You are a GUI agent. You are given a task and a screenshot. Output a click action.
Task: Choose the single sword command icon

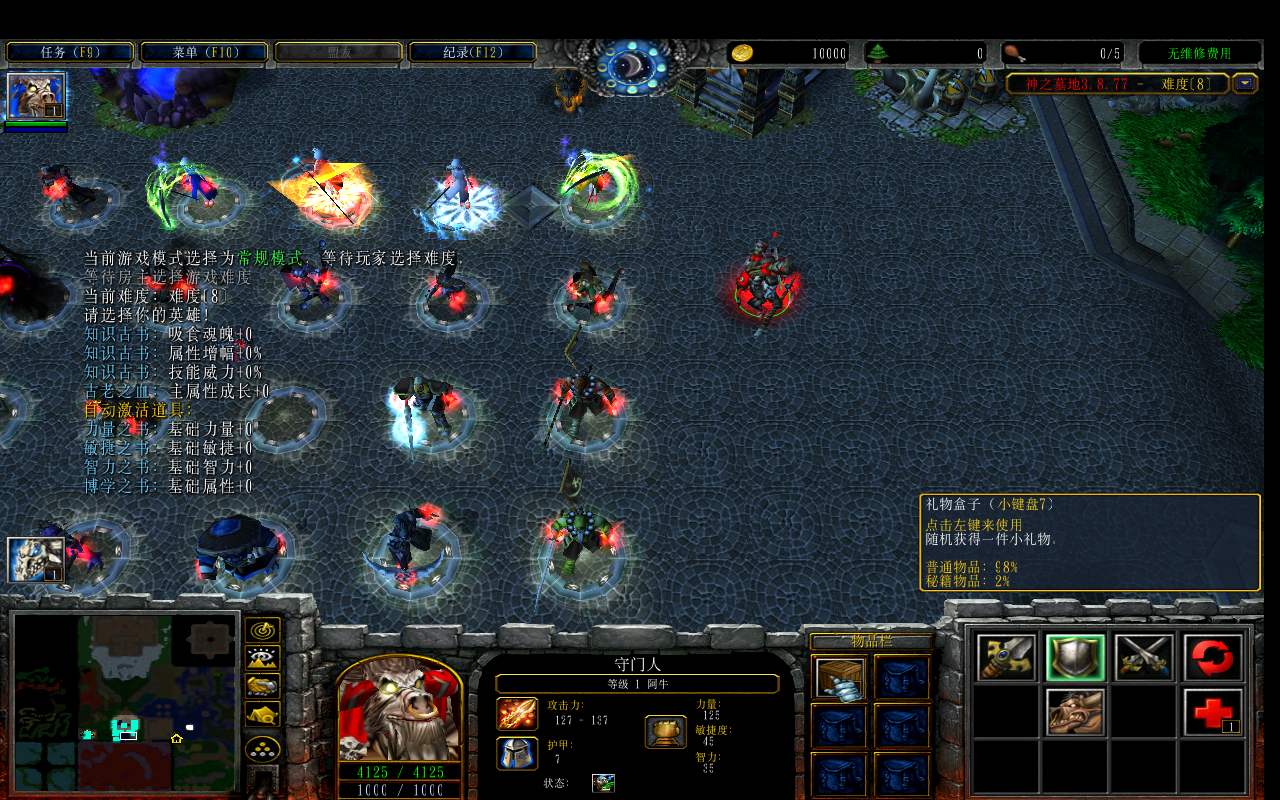[1006, 658]
